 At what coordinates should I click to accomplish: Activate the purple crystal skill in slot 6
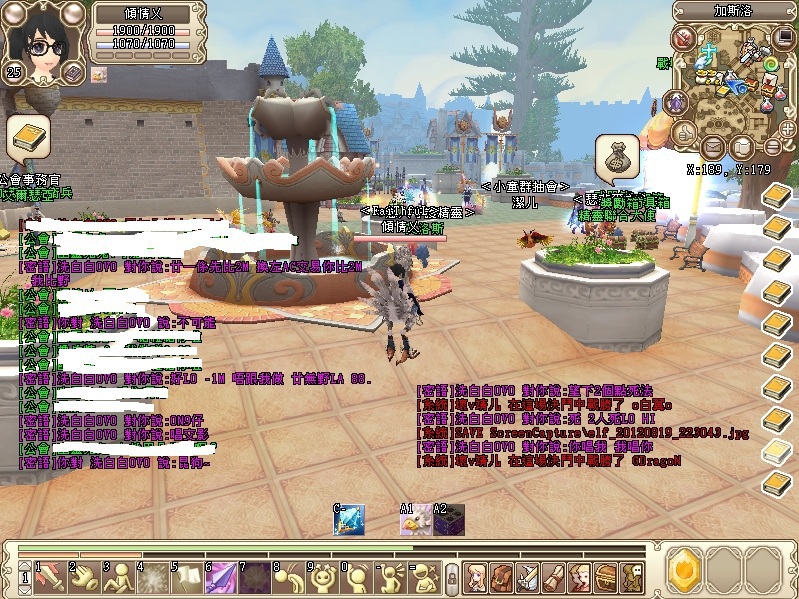pos(222,576)
